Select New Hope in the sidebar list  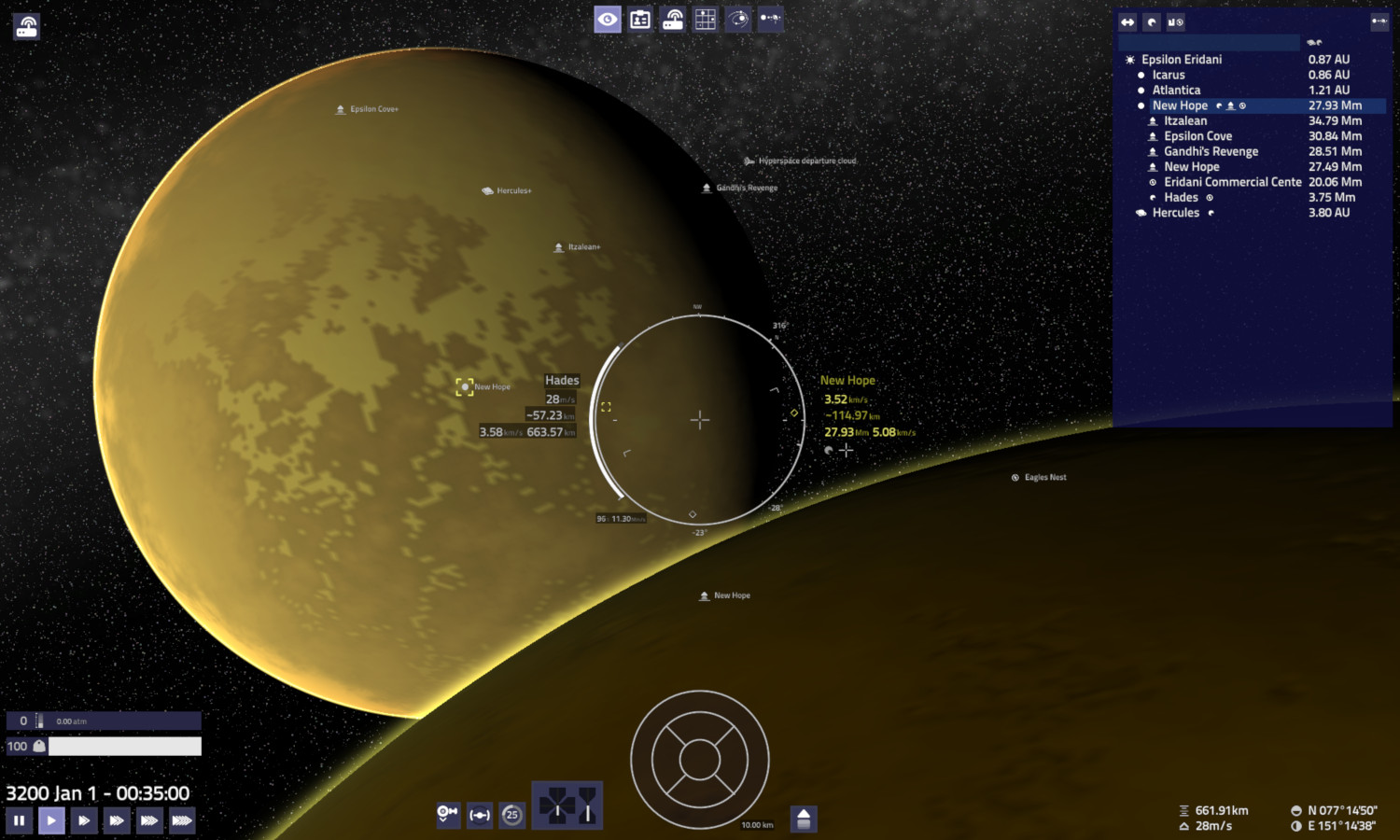click(x=1179, y=105)
